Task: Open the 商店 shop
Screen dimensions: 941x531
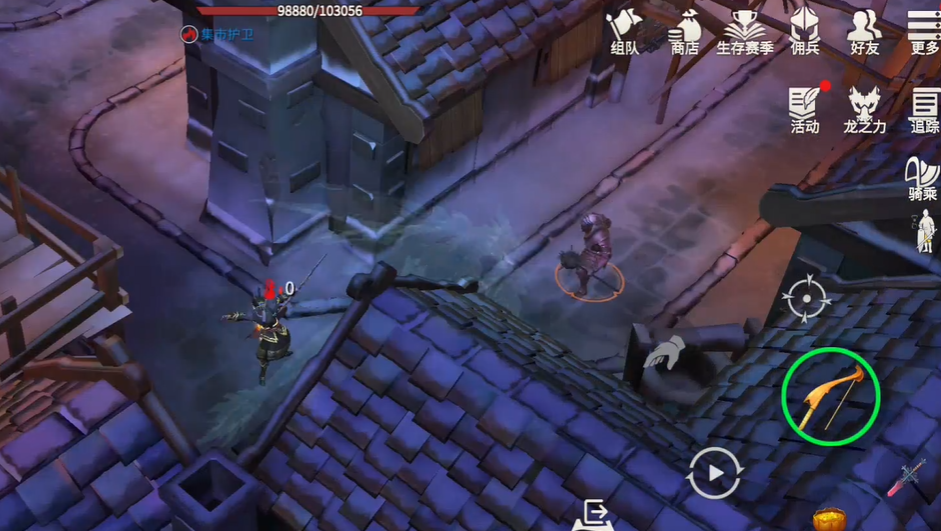Action: tap(685, 30)
